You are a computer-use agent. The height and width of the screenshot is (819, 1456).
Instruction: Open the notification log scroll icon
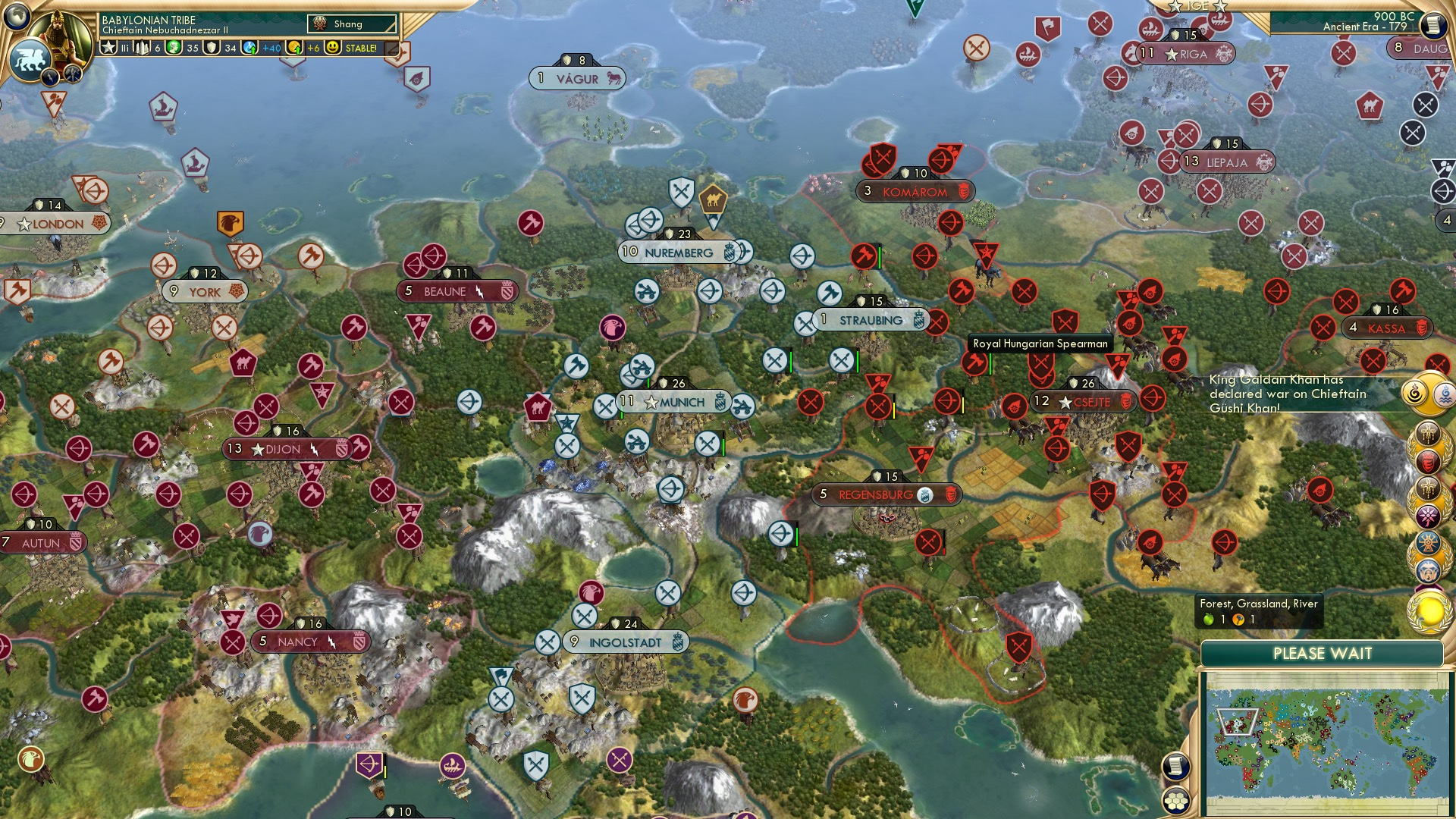tap(1176, 766)
